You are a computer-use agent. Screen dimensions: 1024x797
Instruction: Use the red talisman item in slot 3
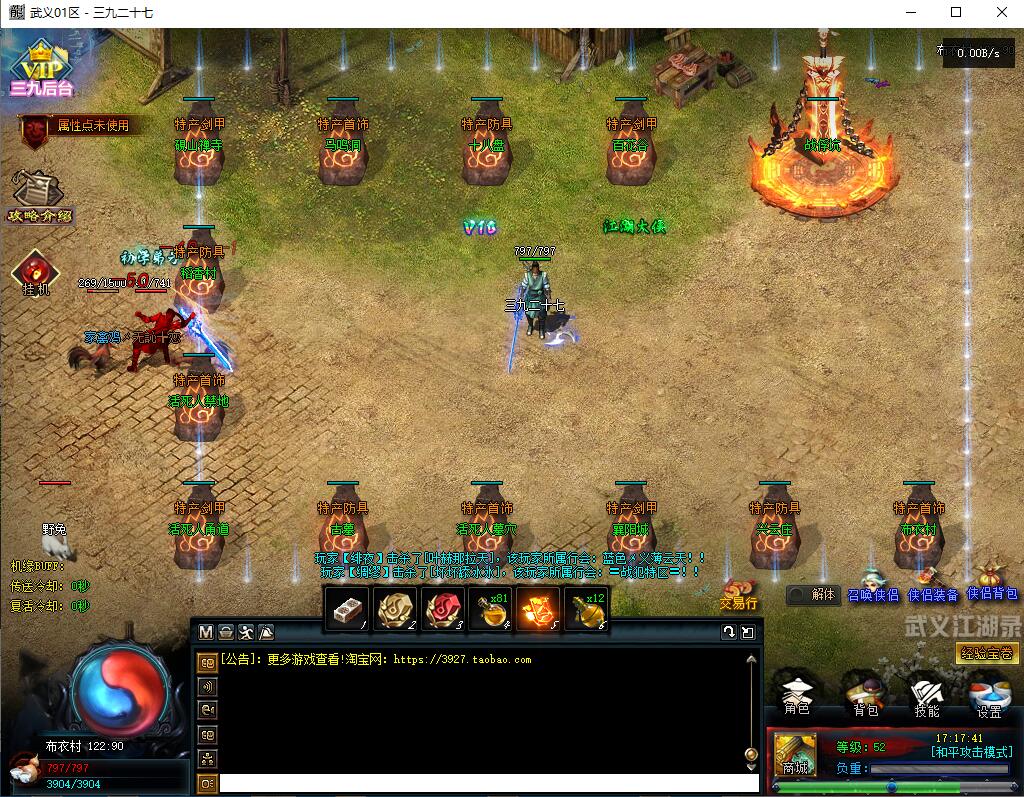pyautogui.click(x=443, y=609)
